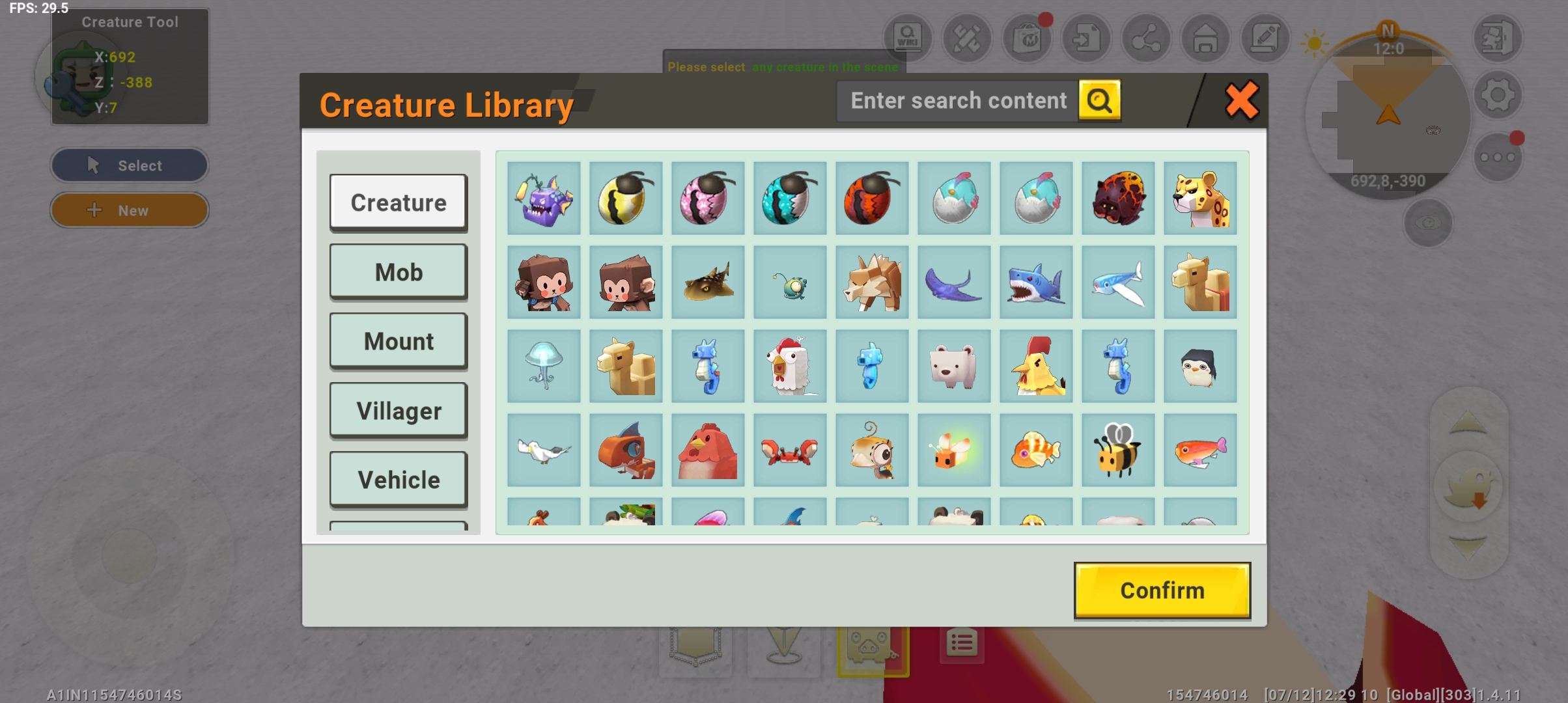This screenshot has width=1568, height=703.
Task: Choose the purple anglerfish monster thumbnail
Action: point(544,199)
